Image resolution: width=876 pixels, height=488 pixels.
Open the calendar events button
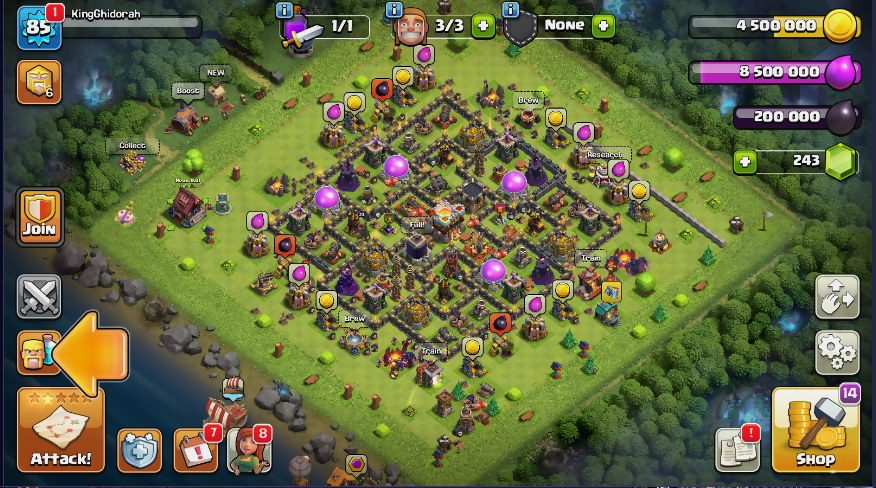click(x=195, y=451)
